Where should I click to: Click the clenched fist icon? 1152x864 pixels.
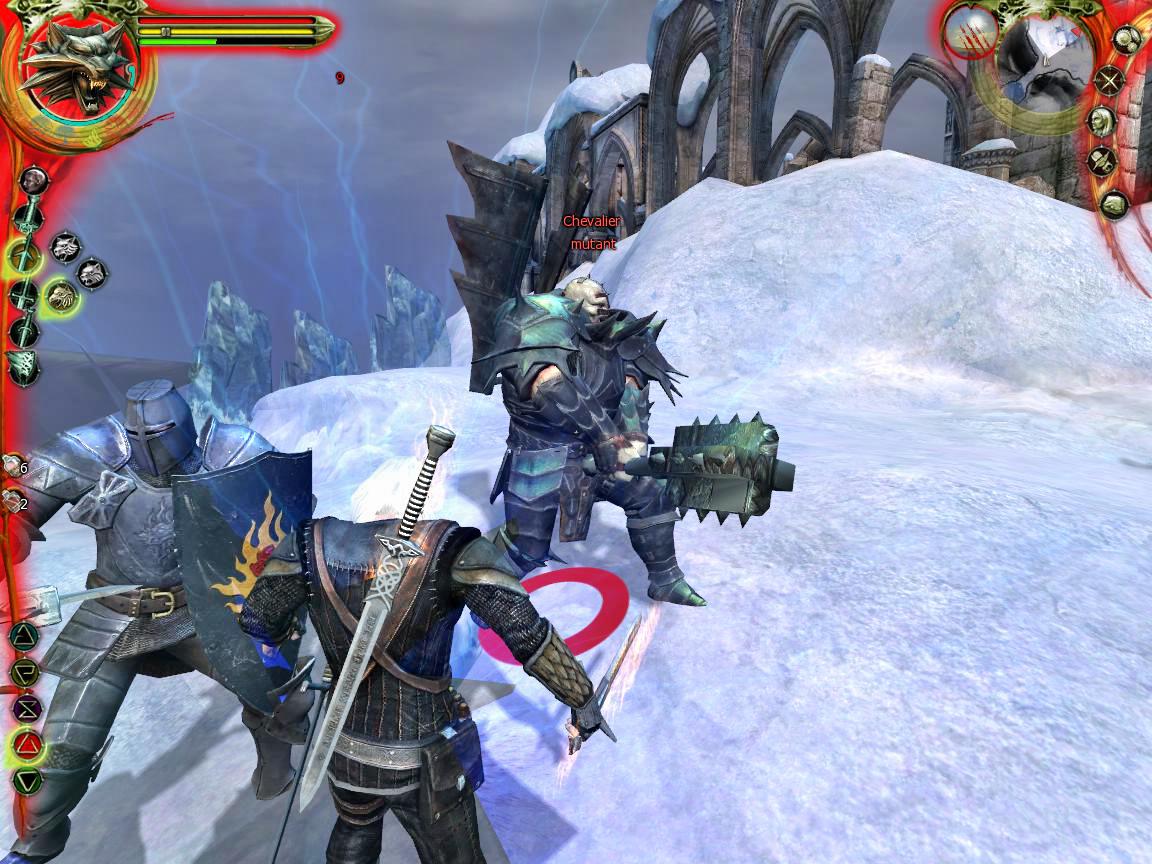(x=1113, y=205)
